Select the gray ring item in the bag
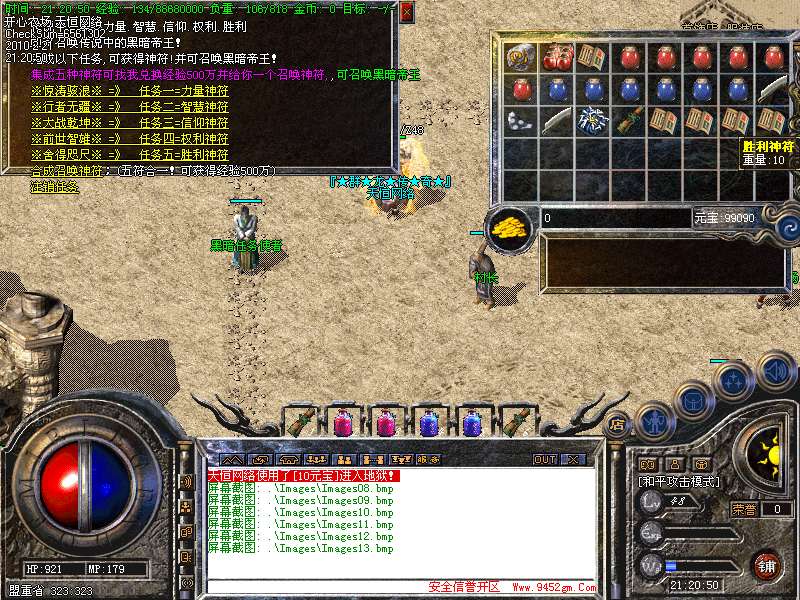800x600 pixels. tap(520, 58)
